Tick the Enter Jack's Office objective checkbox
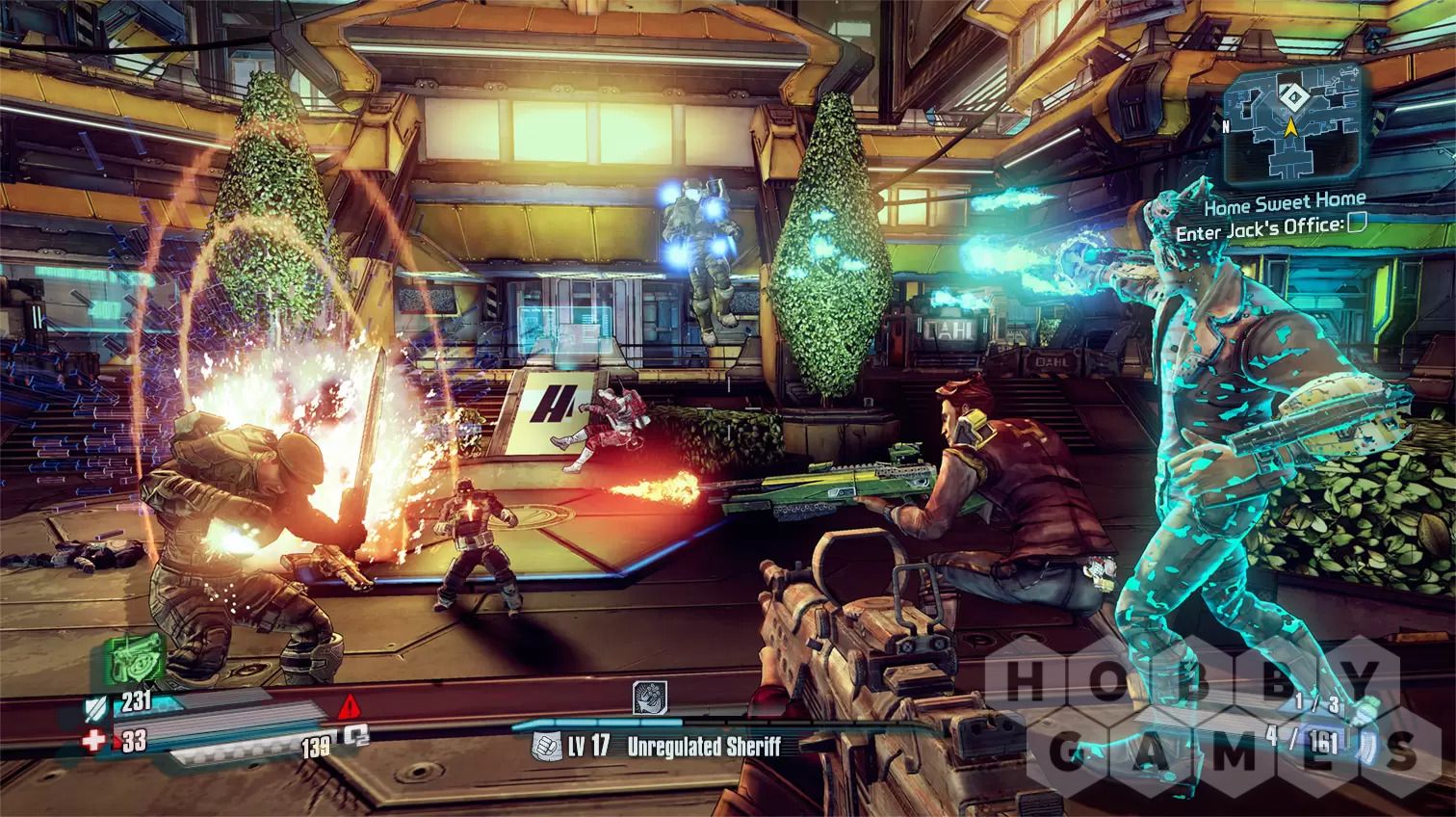Viewport: 1456px width, 817px height. [x=1357, y=225]
